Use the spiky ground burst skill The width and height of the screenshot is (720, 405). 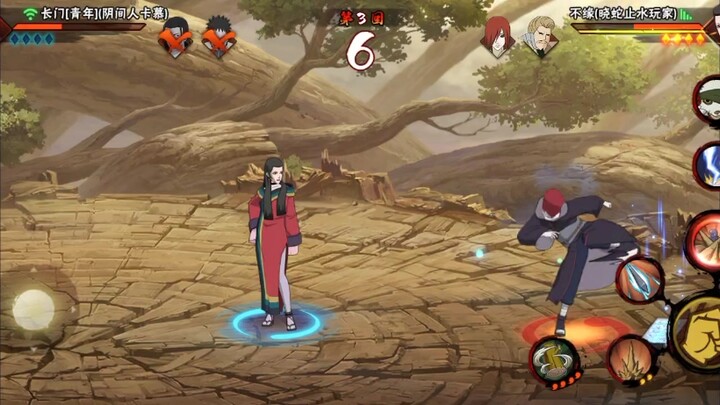[630, 359]
